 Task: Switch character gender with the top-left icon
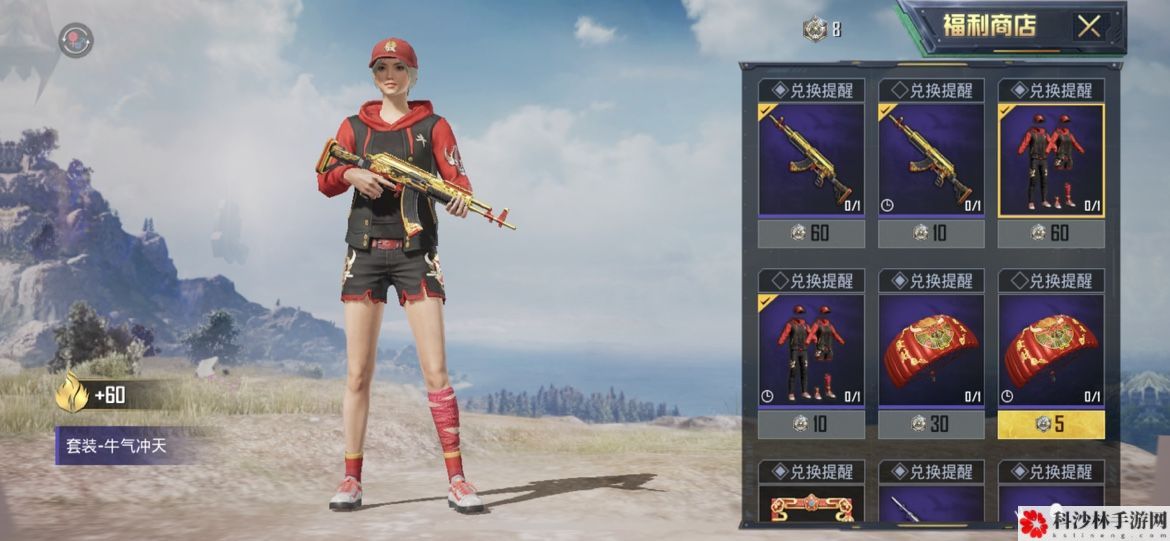(x=75, y=41)
